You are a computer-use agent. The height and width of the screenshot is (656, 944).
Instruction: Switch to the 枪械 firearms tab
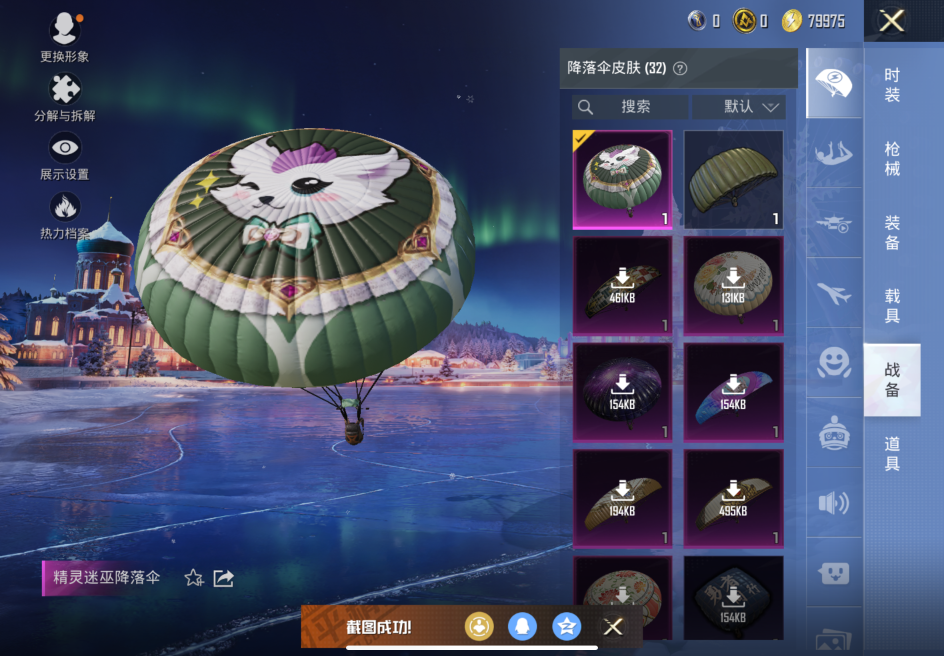892,158
